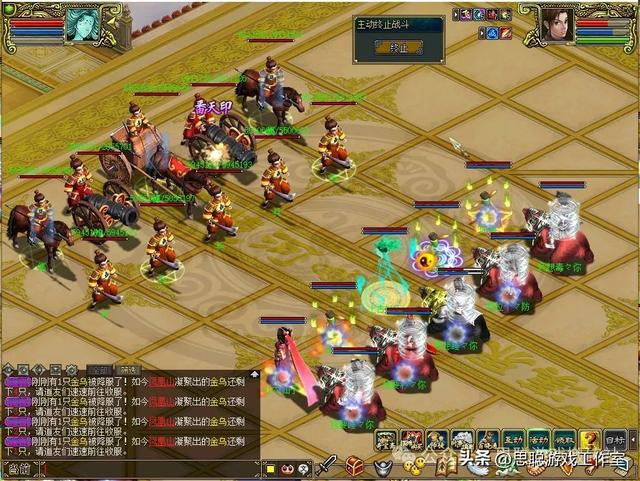Click the blue triangle buff icon
This screenshot has width=640, height=481.
[x=491, y=33]
